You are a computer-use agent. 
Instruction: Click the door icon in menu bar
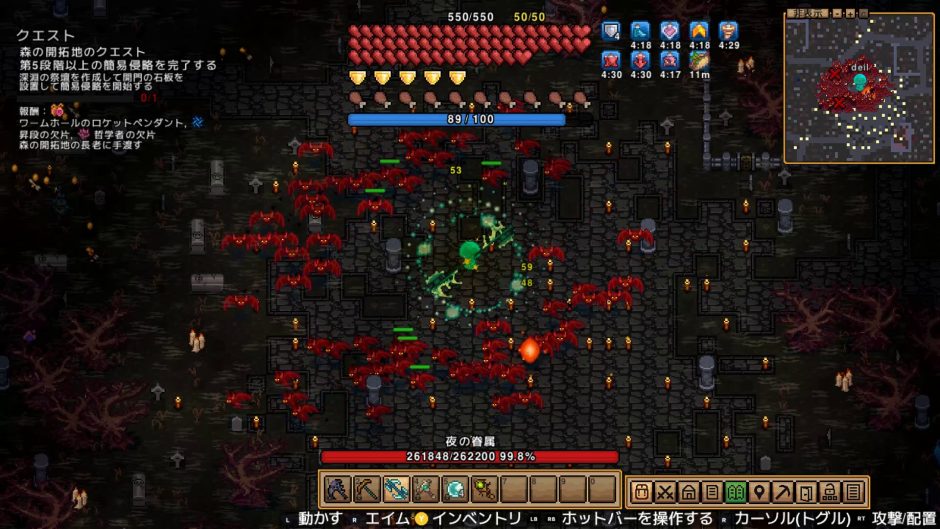[x=806, y=491]
